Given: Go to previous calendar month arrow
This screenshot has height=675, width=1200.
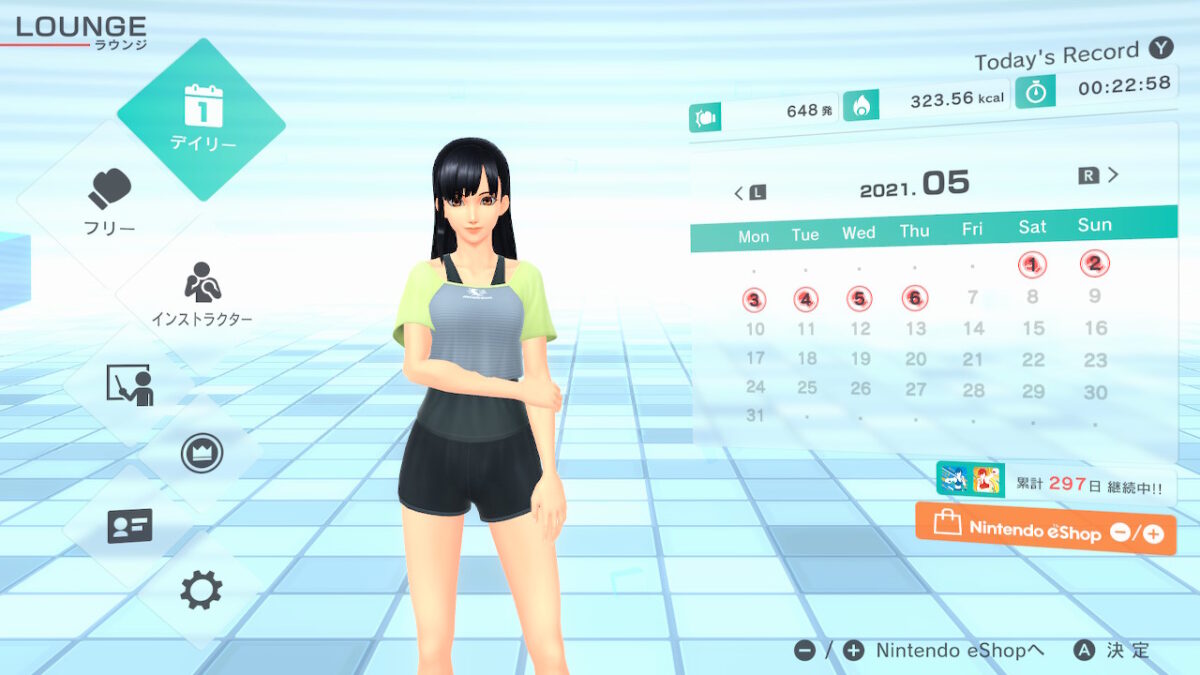Looking at the screenshot, I should 748,192.
